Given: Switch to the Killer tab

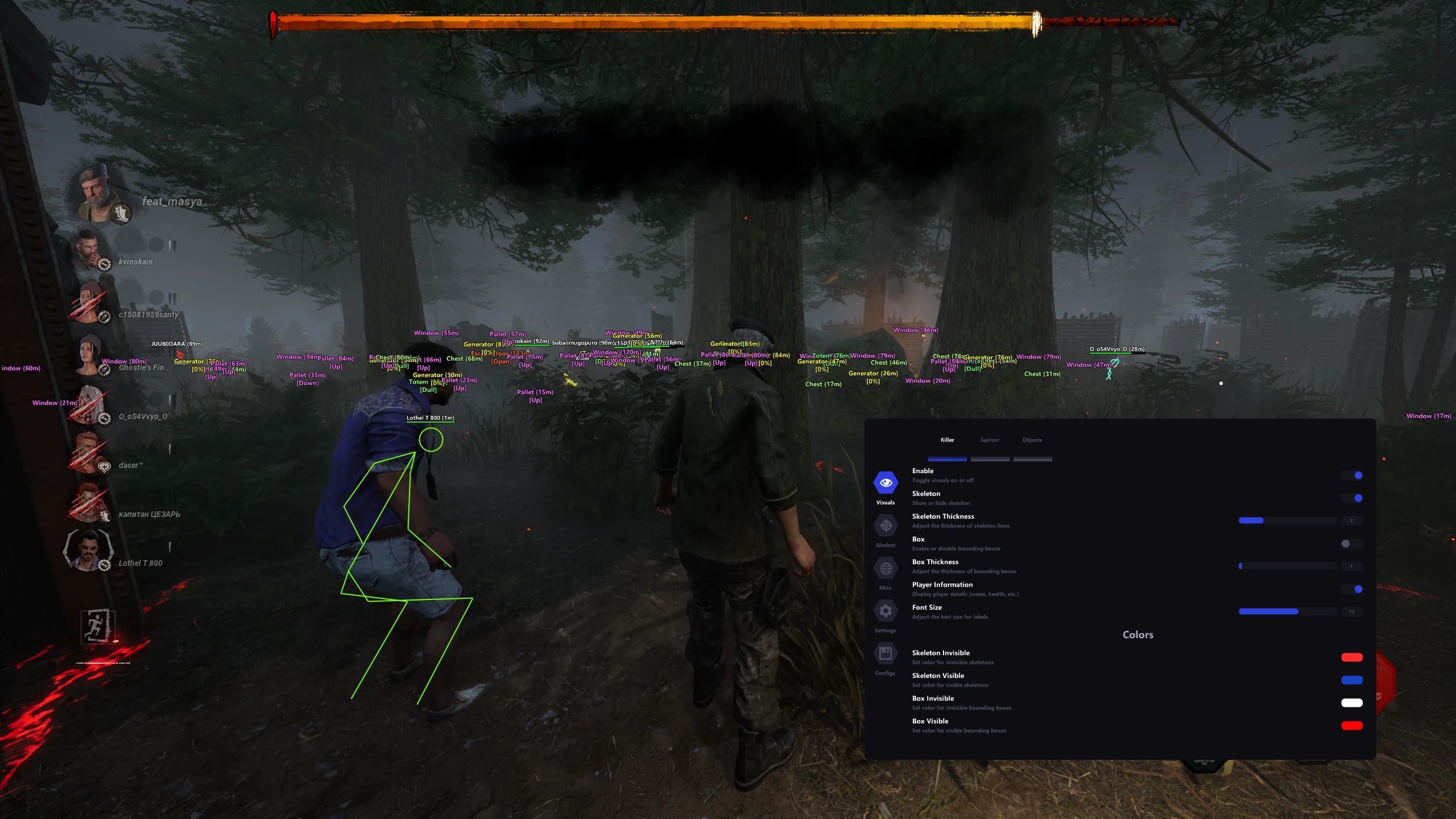Looking at the screenshot, I should 947,440.
